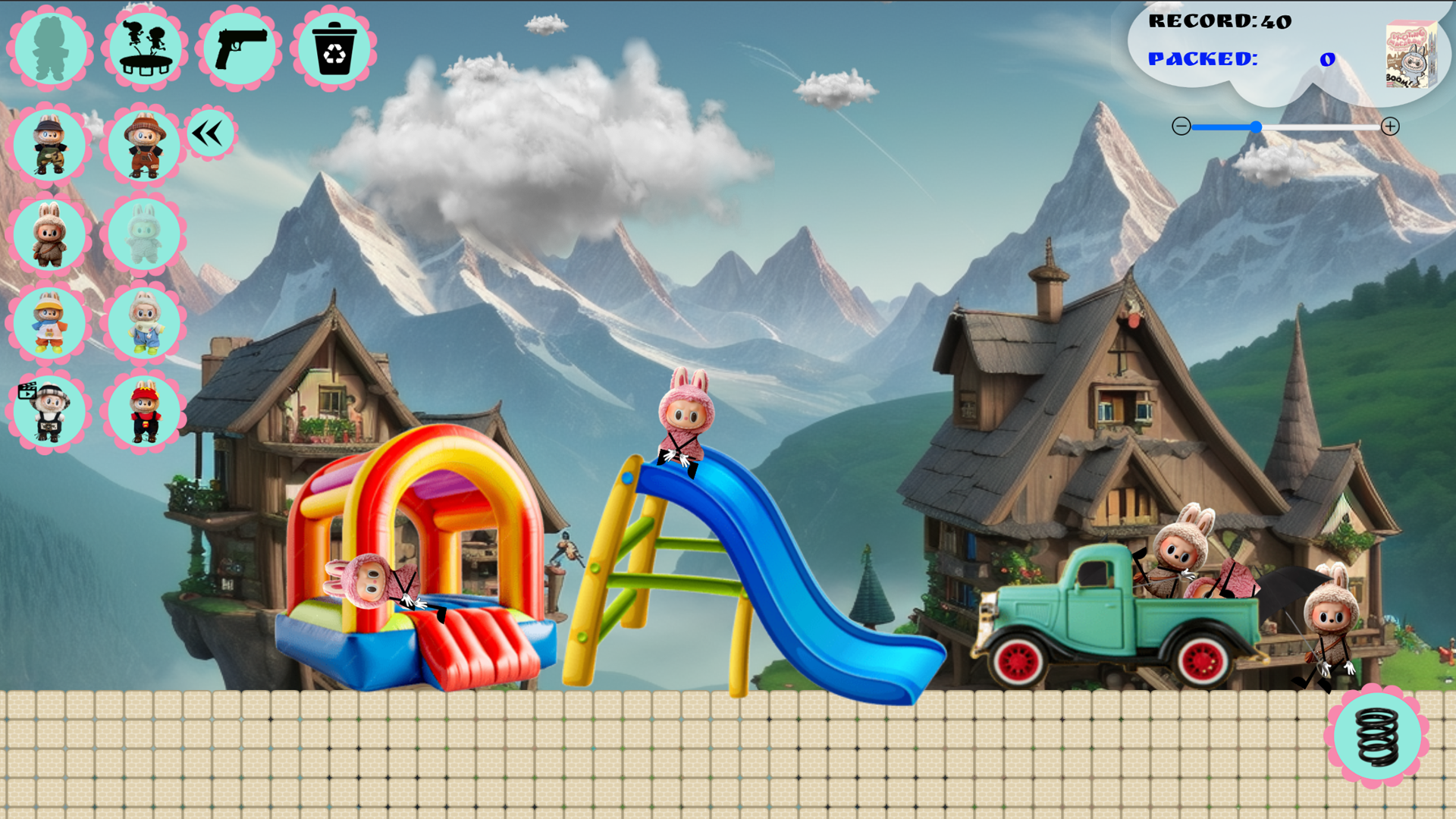Click the minus zoom-out button
The width and height of the screenshot is (1456, 819).
pos(1180,127)
